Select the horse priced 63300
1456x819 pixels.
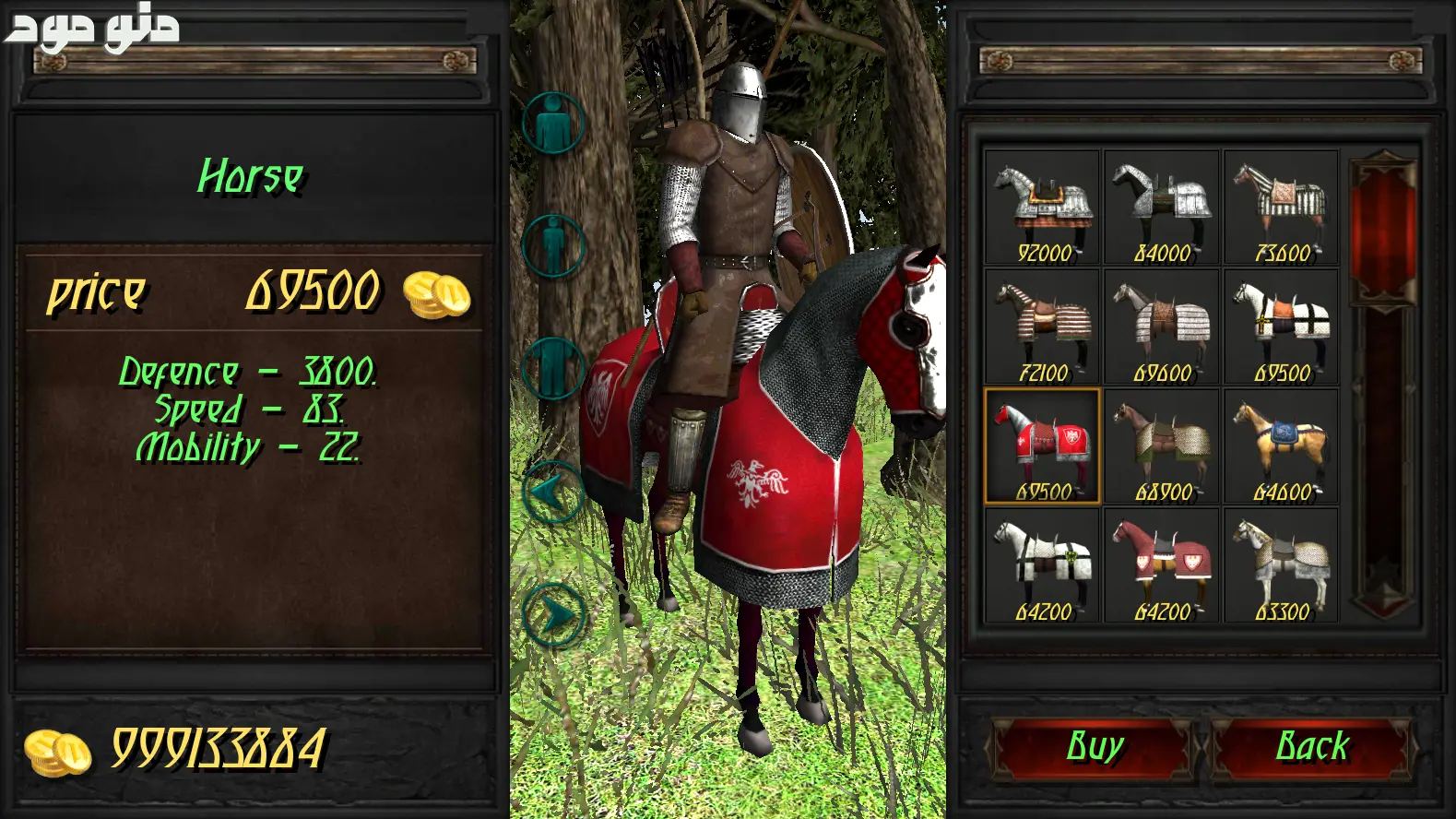click(1282, 566)
